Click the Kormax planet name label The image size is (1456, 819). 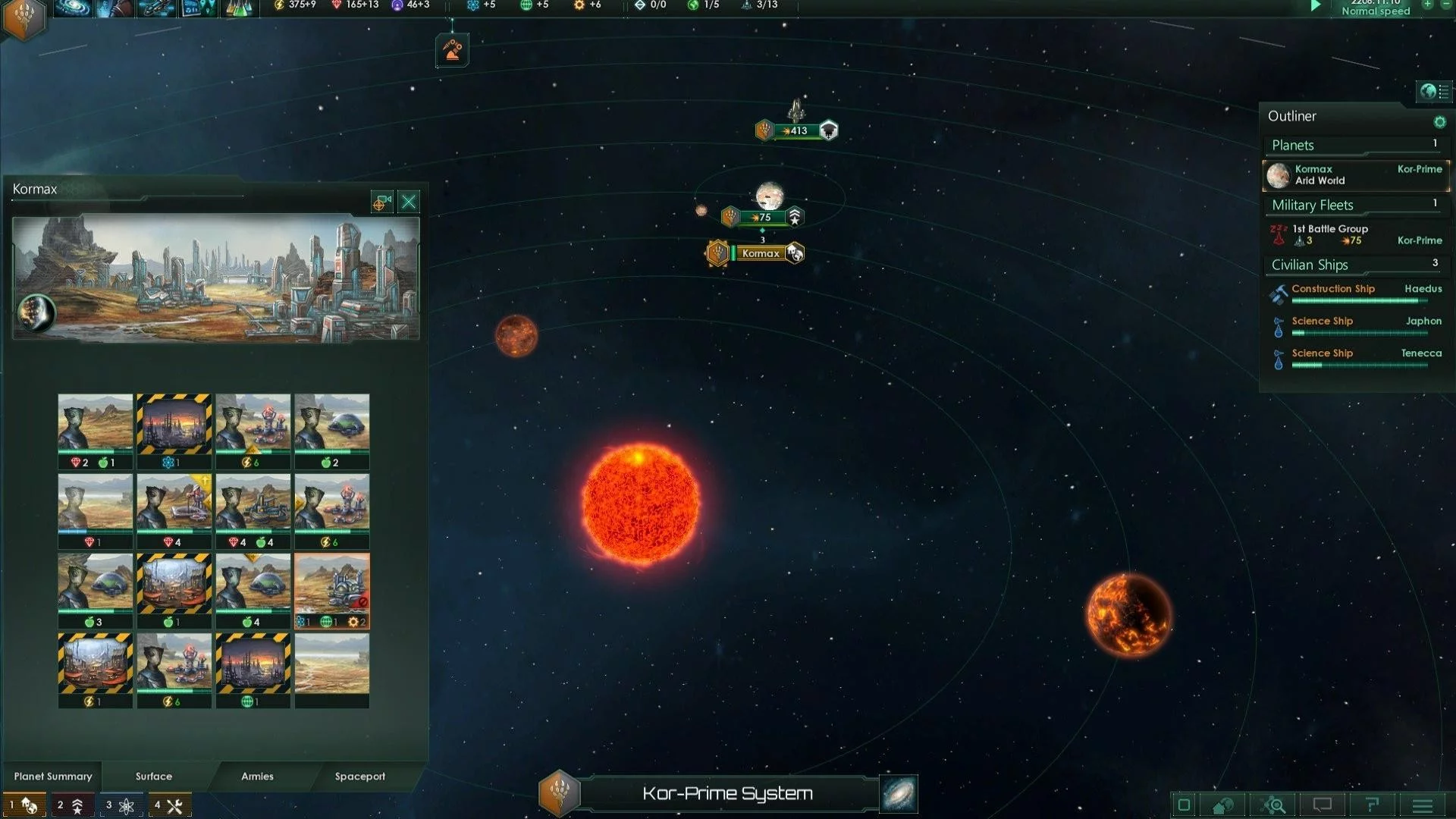tap(761, 253)
